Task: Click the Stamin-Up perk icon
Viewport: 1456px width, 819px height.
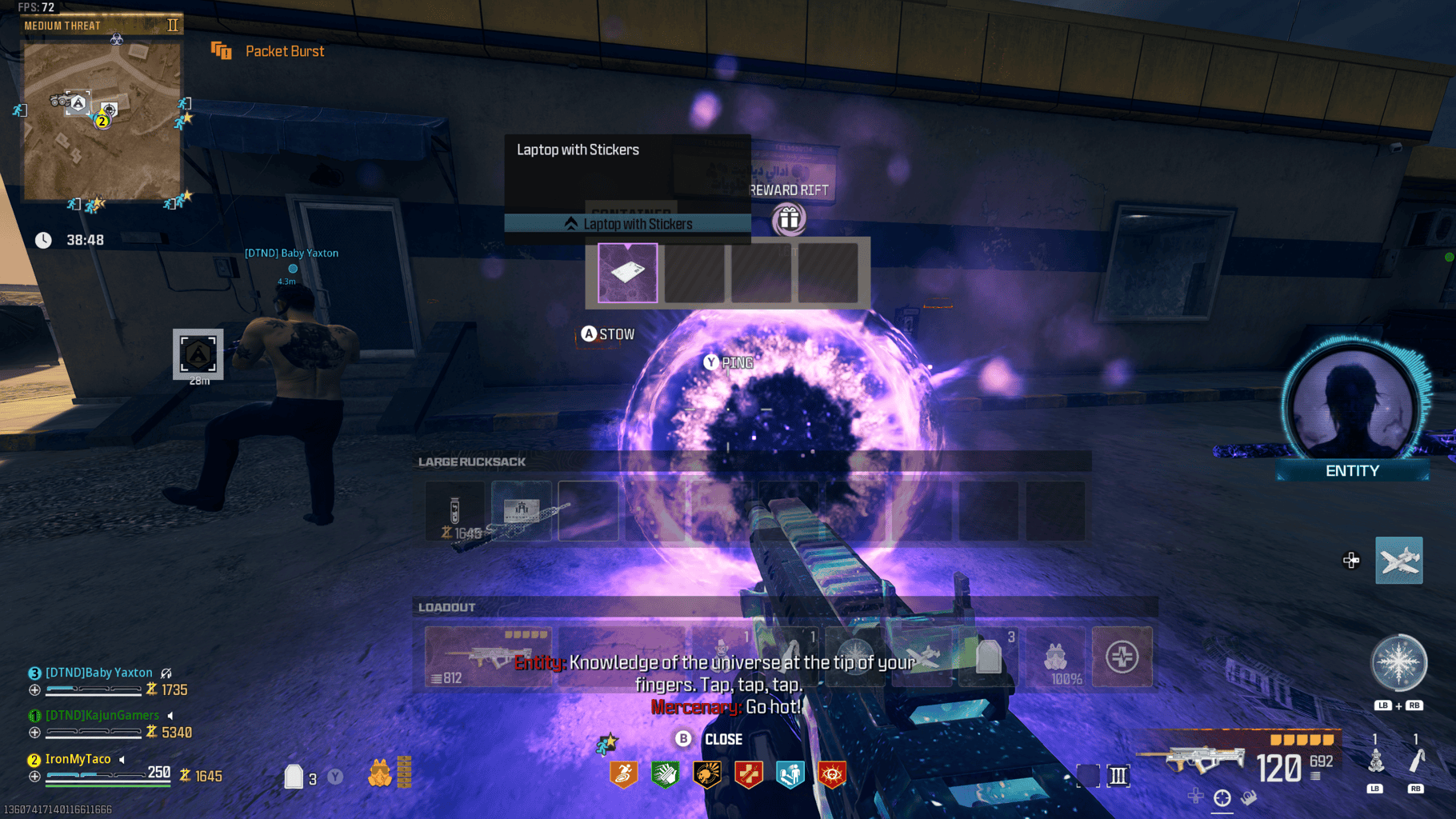Action: [x=623, y=774]
